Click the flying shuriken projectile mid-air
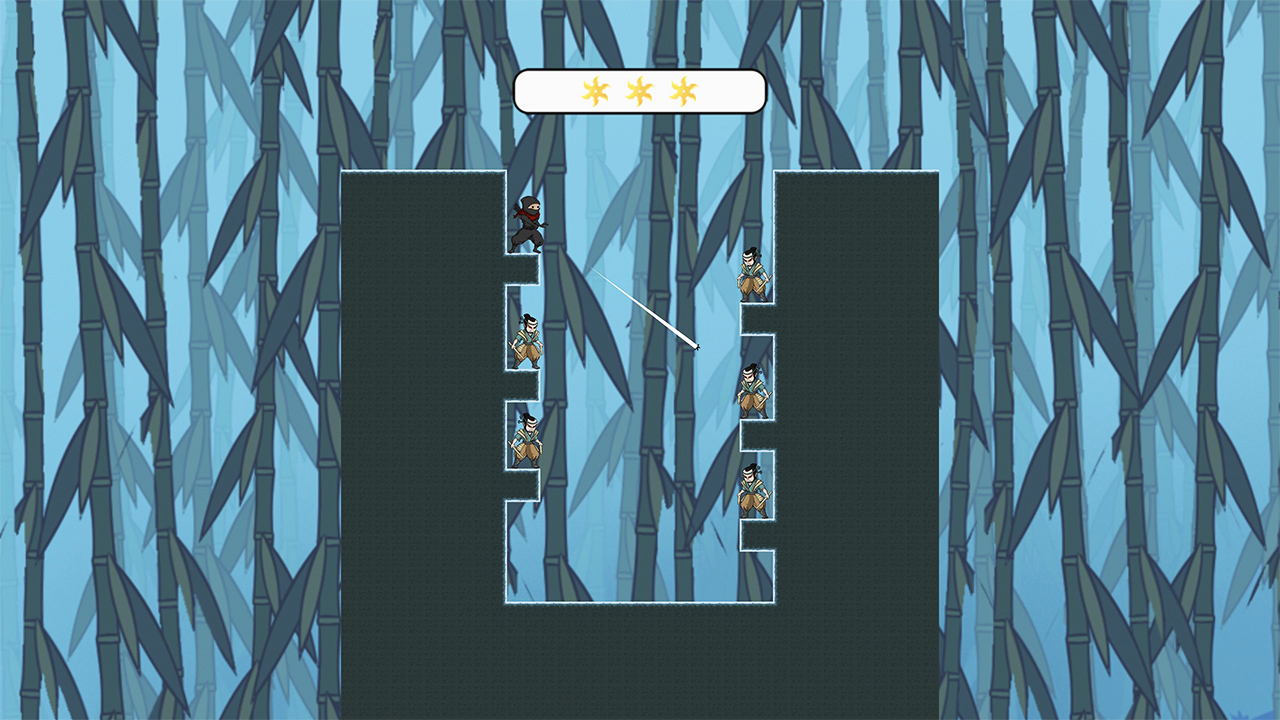1280x720 pixels. 697,349
